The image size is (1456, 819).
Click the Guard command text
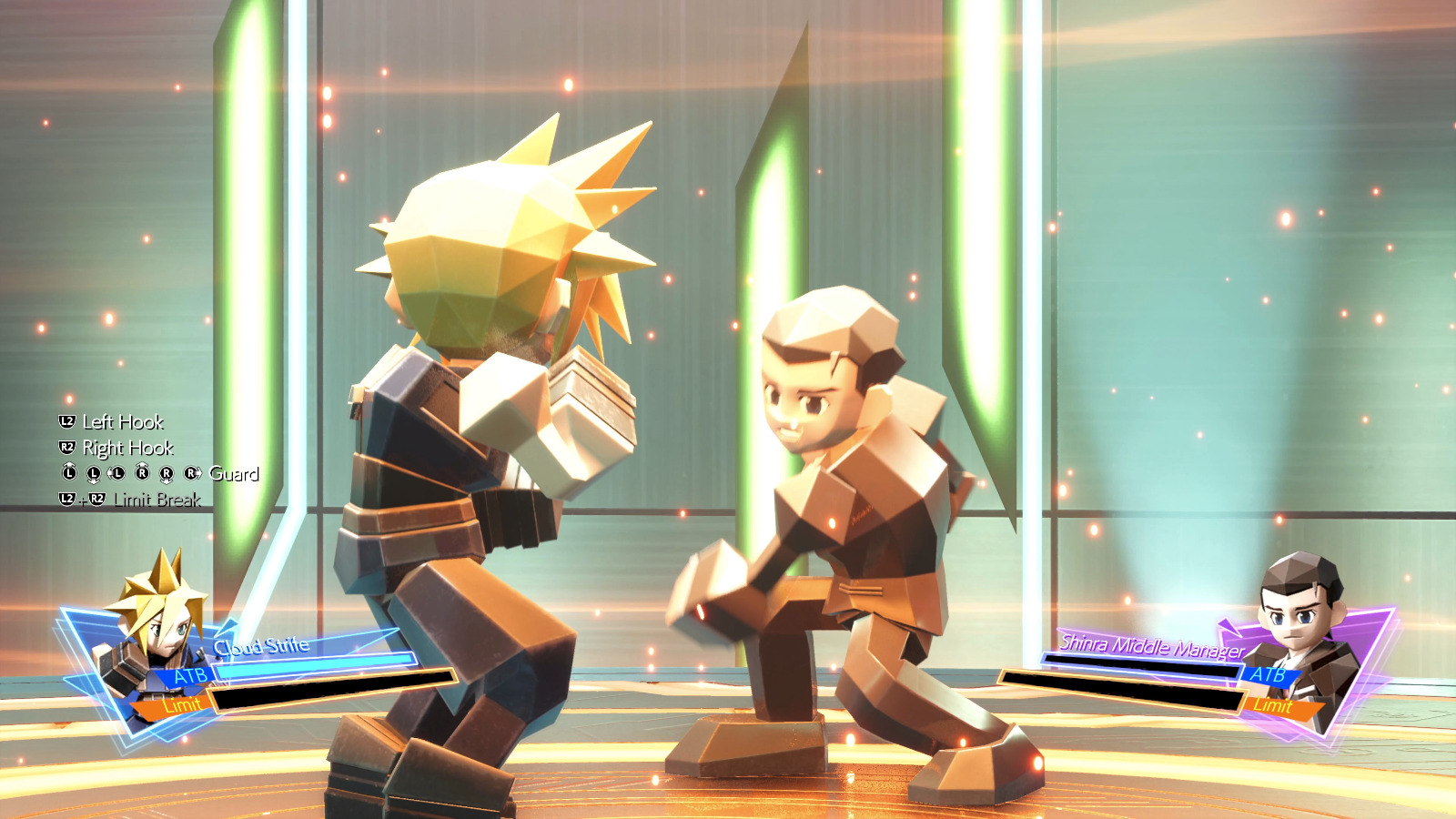234,474
